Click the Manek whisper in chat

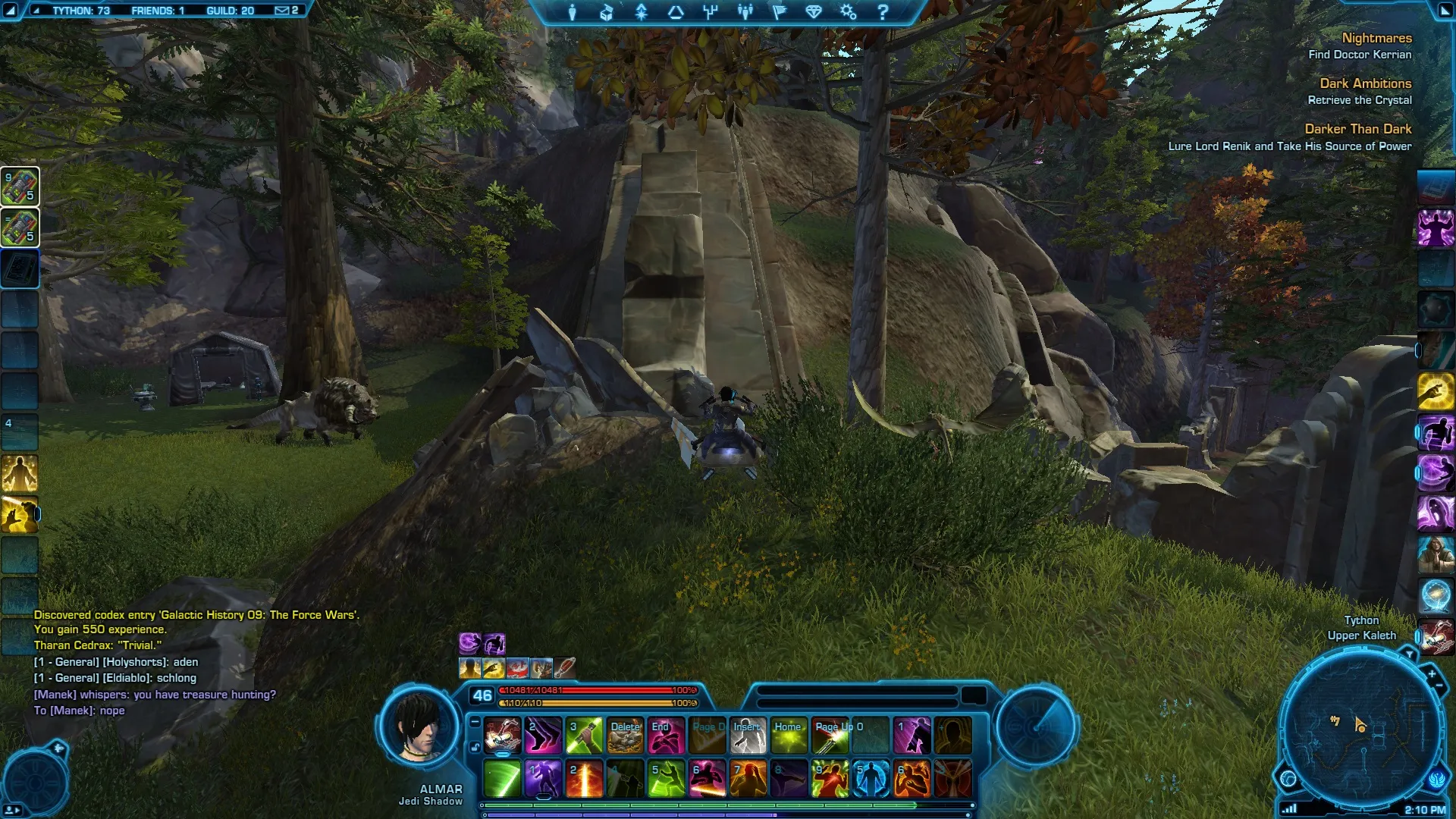[155, 695]
